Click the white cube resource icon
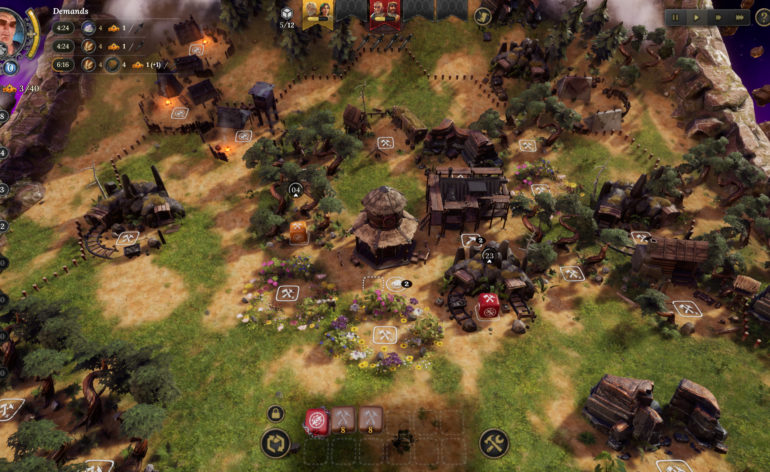The height and width of the screenshot is (472, 770). 287,12
